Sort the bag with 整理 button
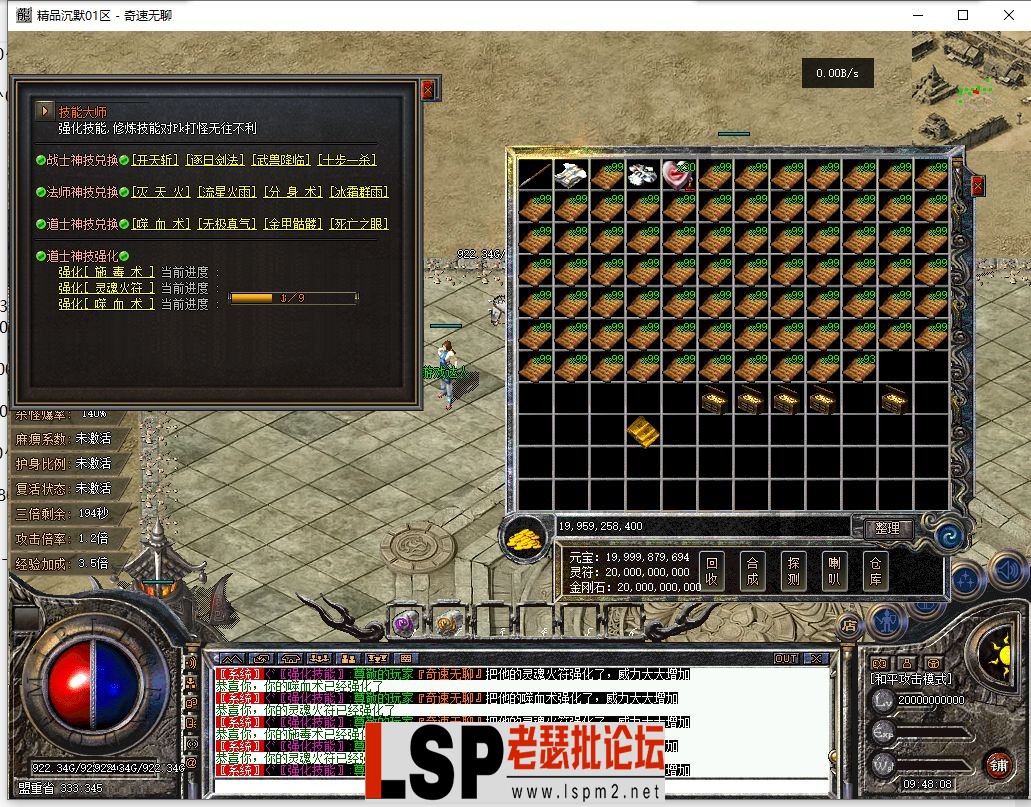This screenshot has height=807, width=1031. point(885,528)
